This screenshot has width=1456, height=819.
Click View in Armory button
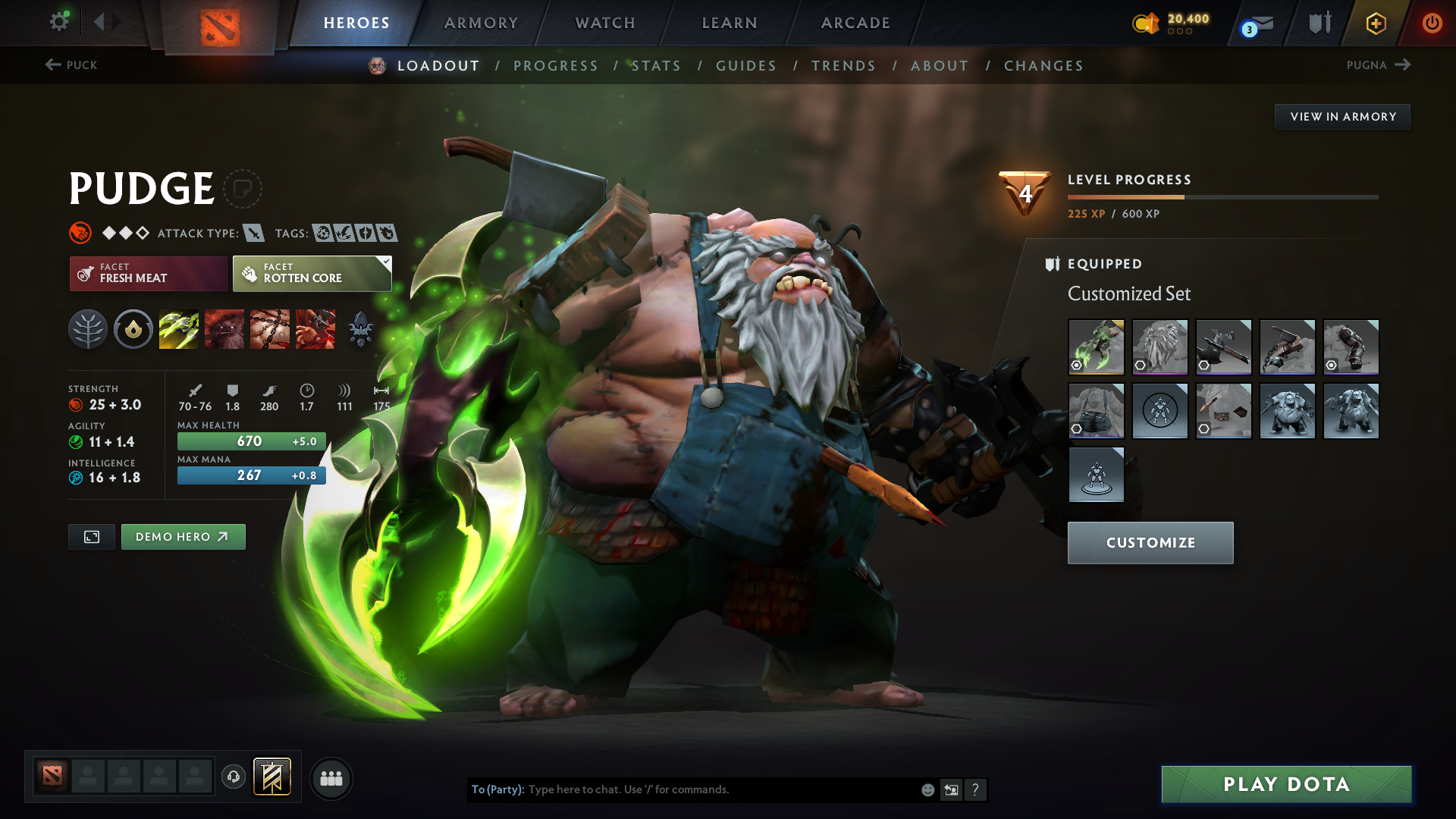coord(1342,117)
